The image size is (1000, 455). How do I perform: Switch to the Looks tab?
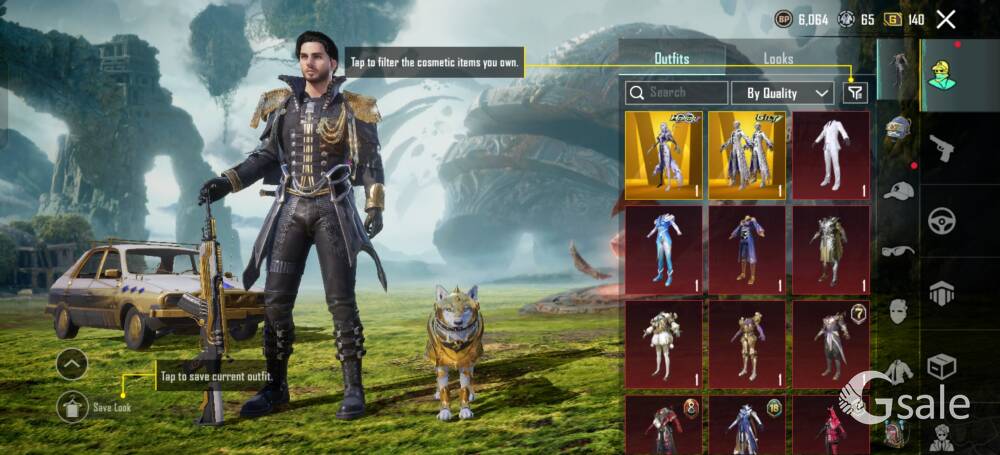click(x=778, y=58)
